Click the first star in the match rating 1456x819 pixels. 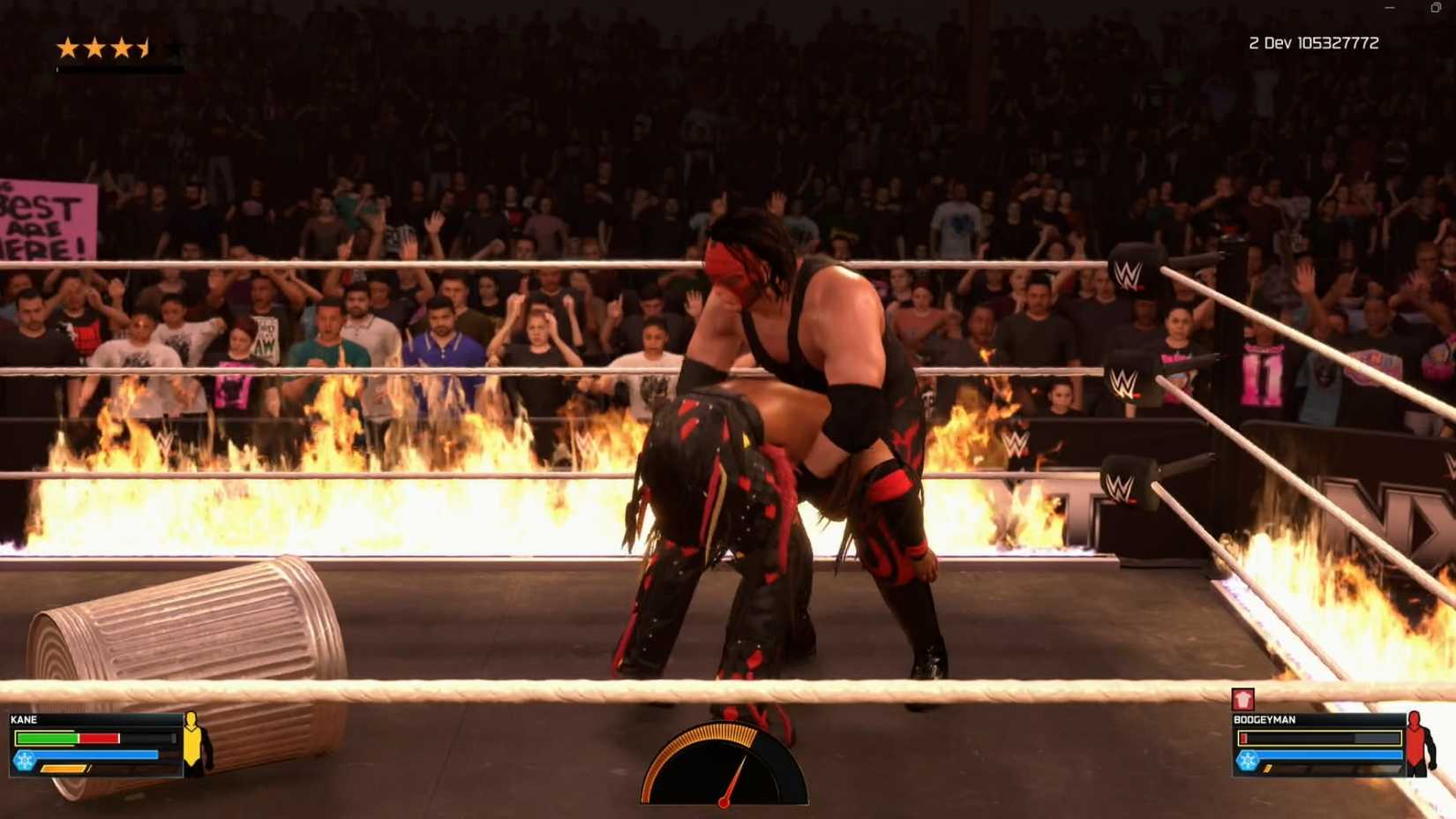click(x=68, y=49)
